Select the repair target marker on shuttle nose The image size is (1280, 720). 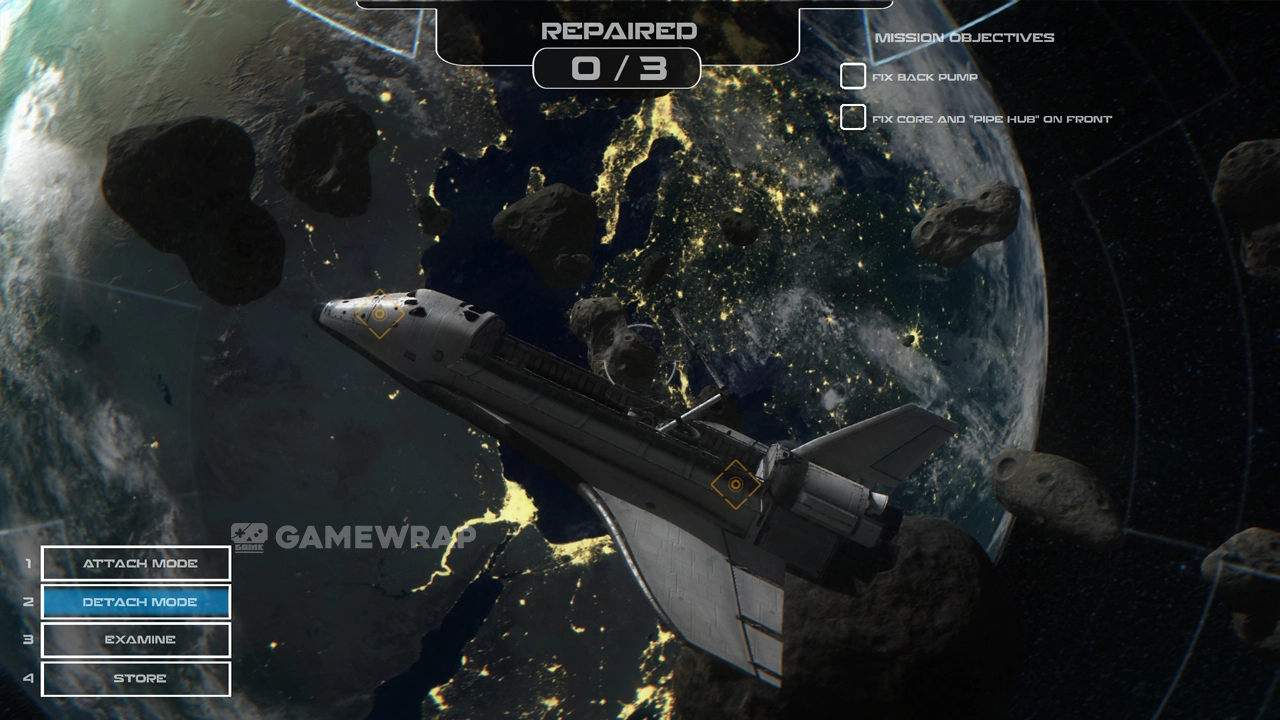379,314
